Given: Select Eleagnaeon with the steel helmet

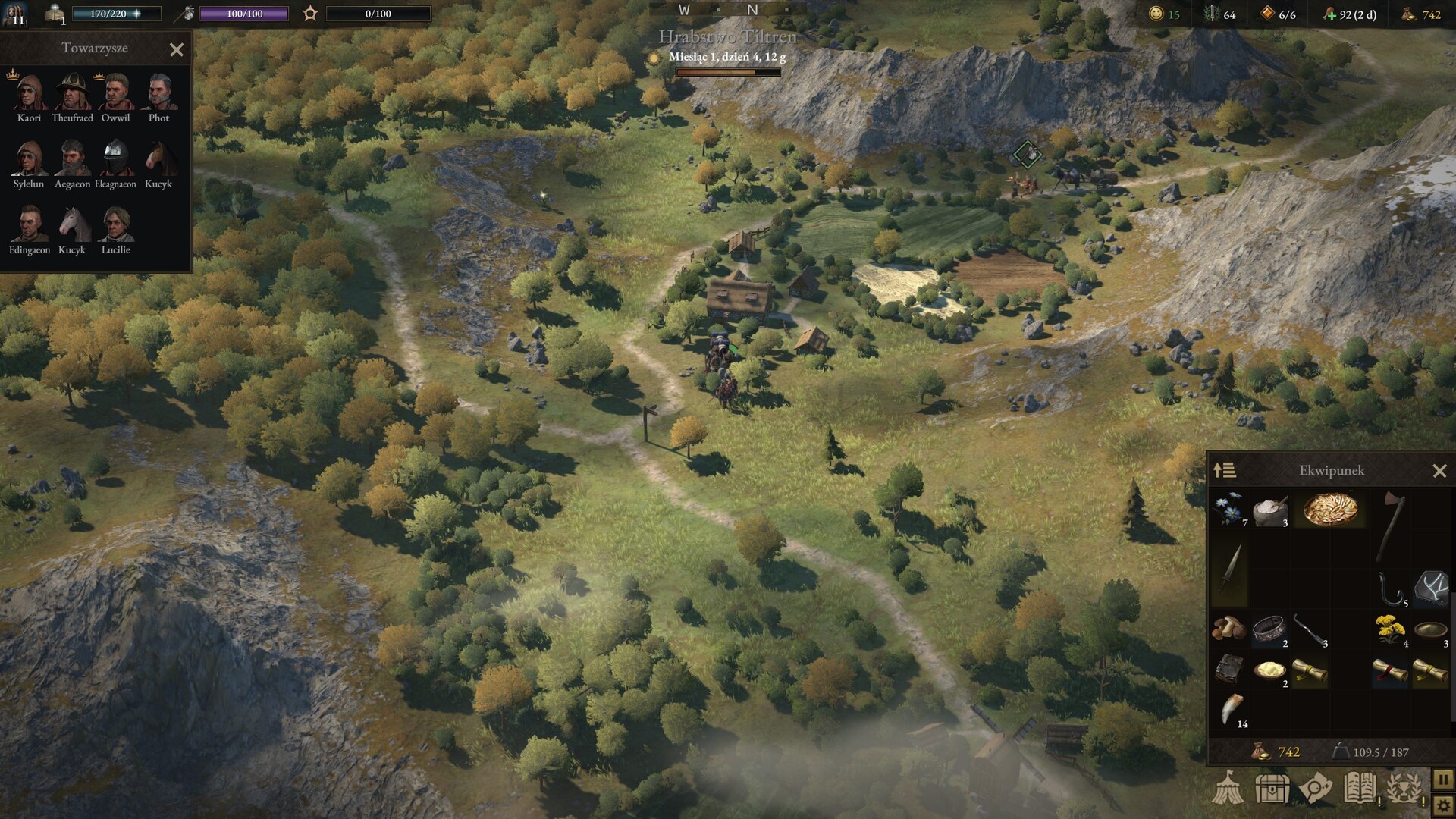Looking at the screenshot, I should 115,159.
